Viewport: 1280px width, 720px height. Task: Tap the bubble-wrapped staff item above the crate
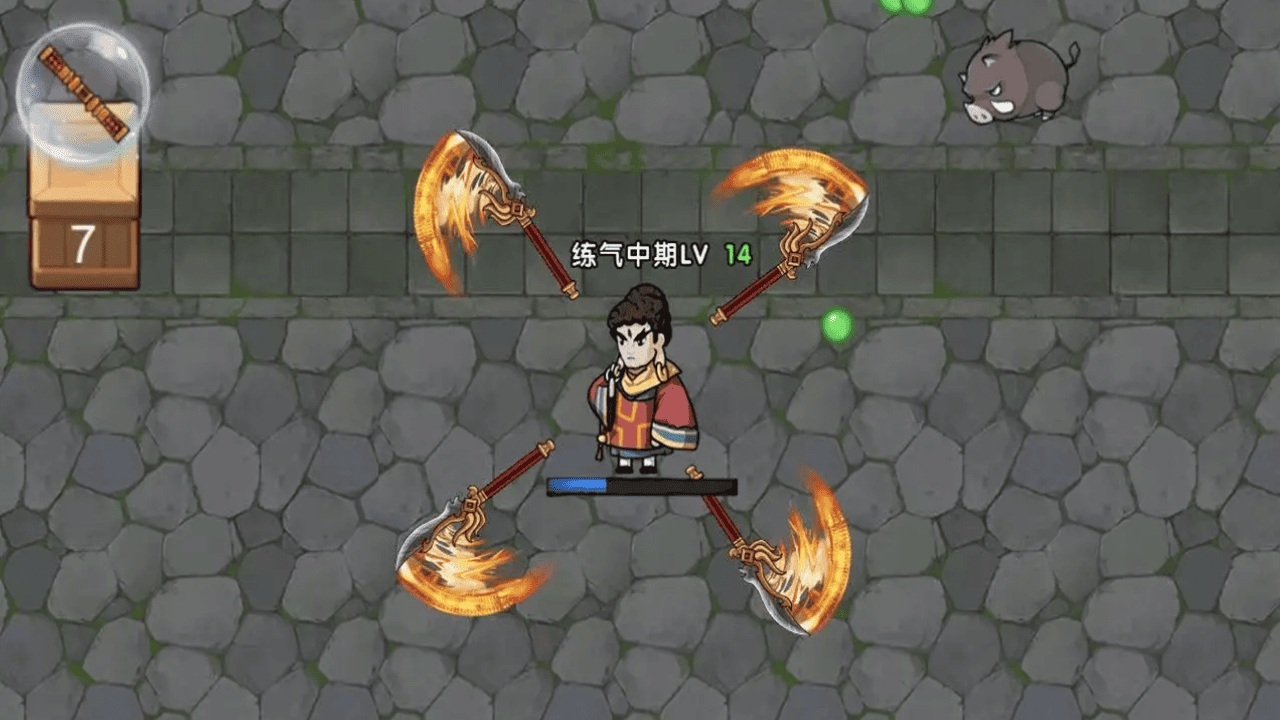tap(83, 92)
